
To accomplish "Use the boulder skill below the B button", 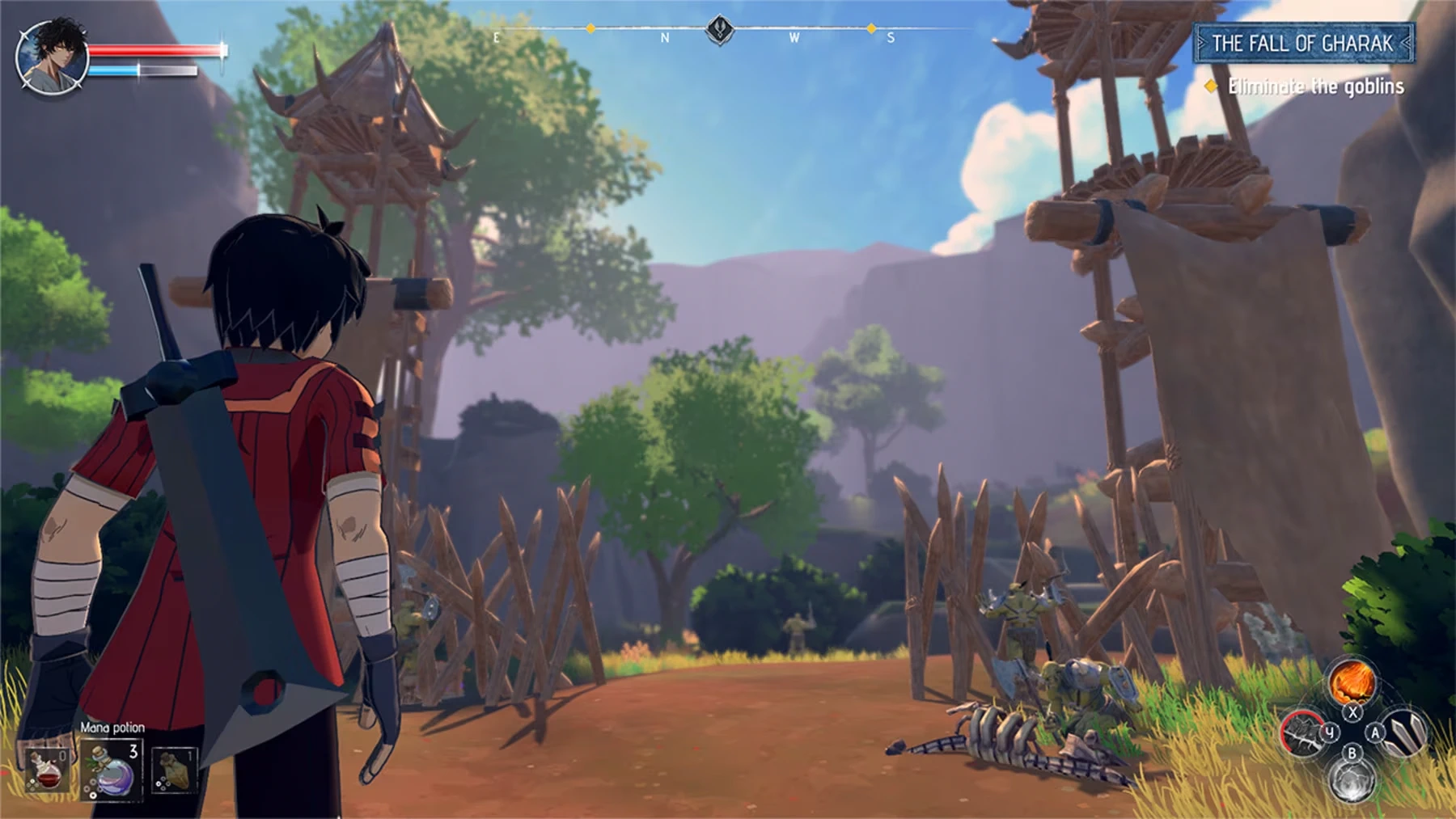I will tap(1353, 781).
